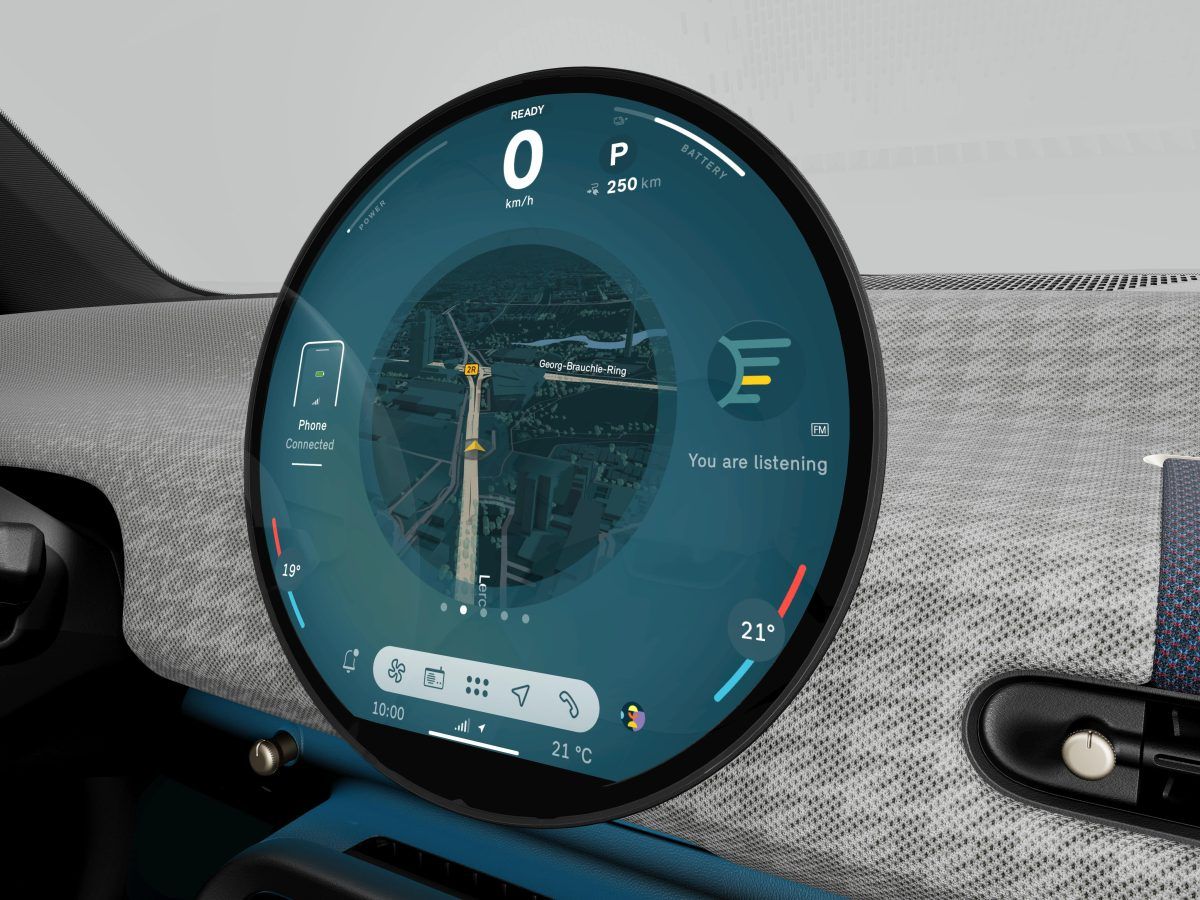Open the You are listening media widget
The image size is (1200, 900).
click(x=757, y=462)
